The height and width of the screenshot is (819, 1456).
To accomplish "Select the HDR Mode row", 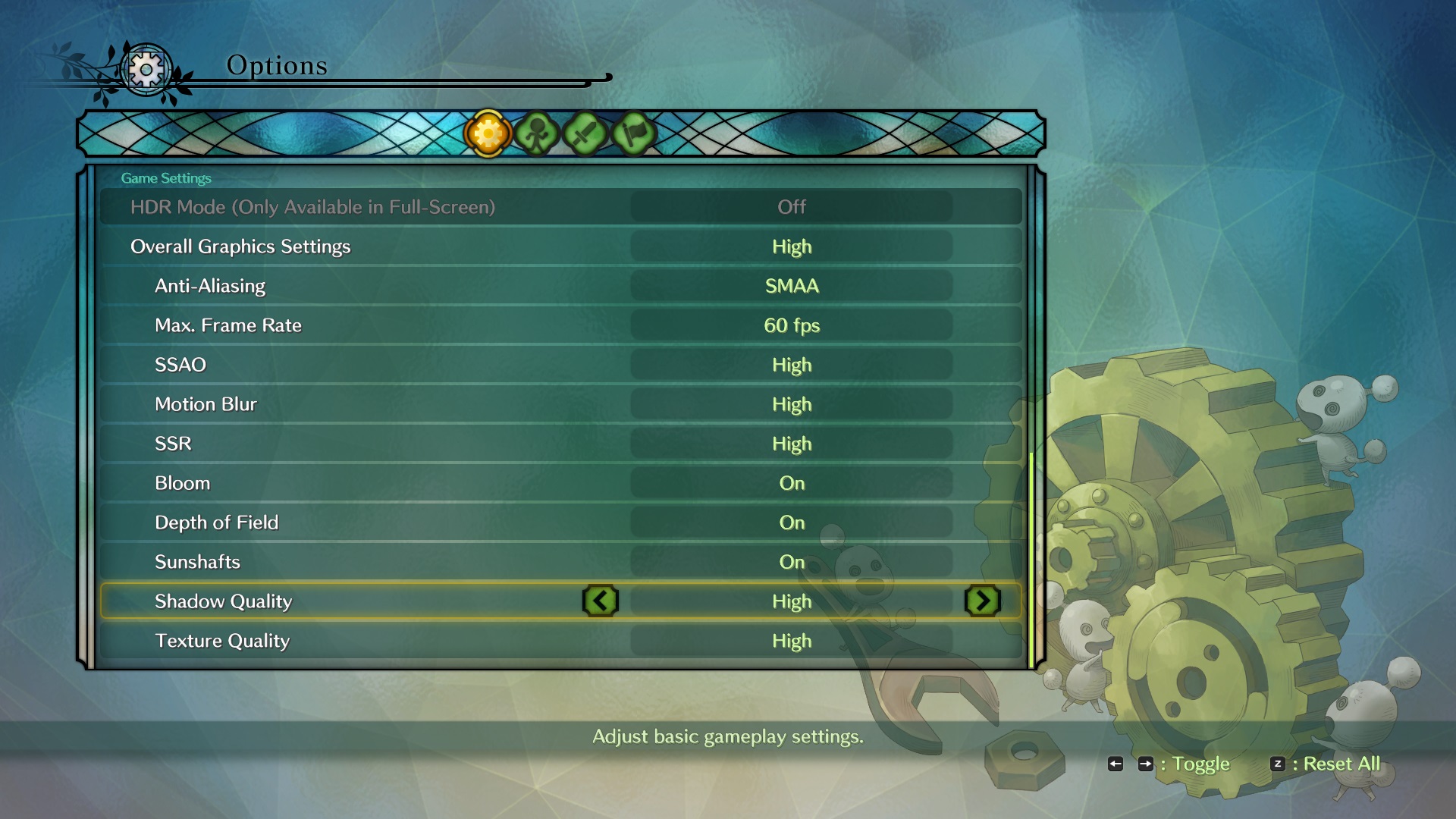I will point(561,207).
